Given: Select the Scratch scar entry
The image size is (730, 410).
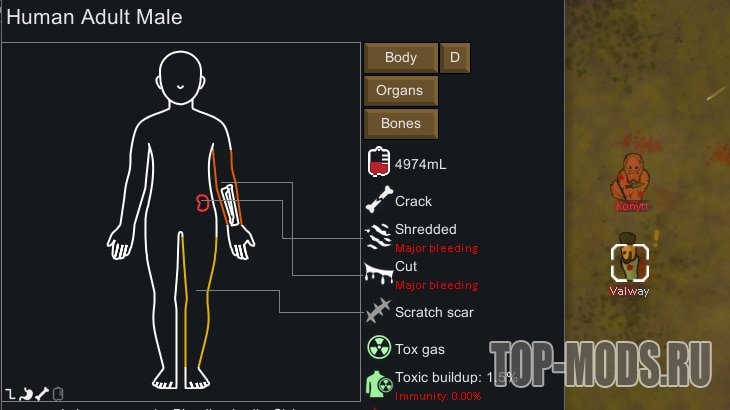Looking at the screenshot, I should click(x=432, y=312).
